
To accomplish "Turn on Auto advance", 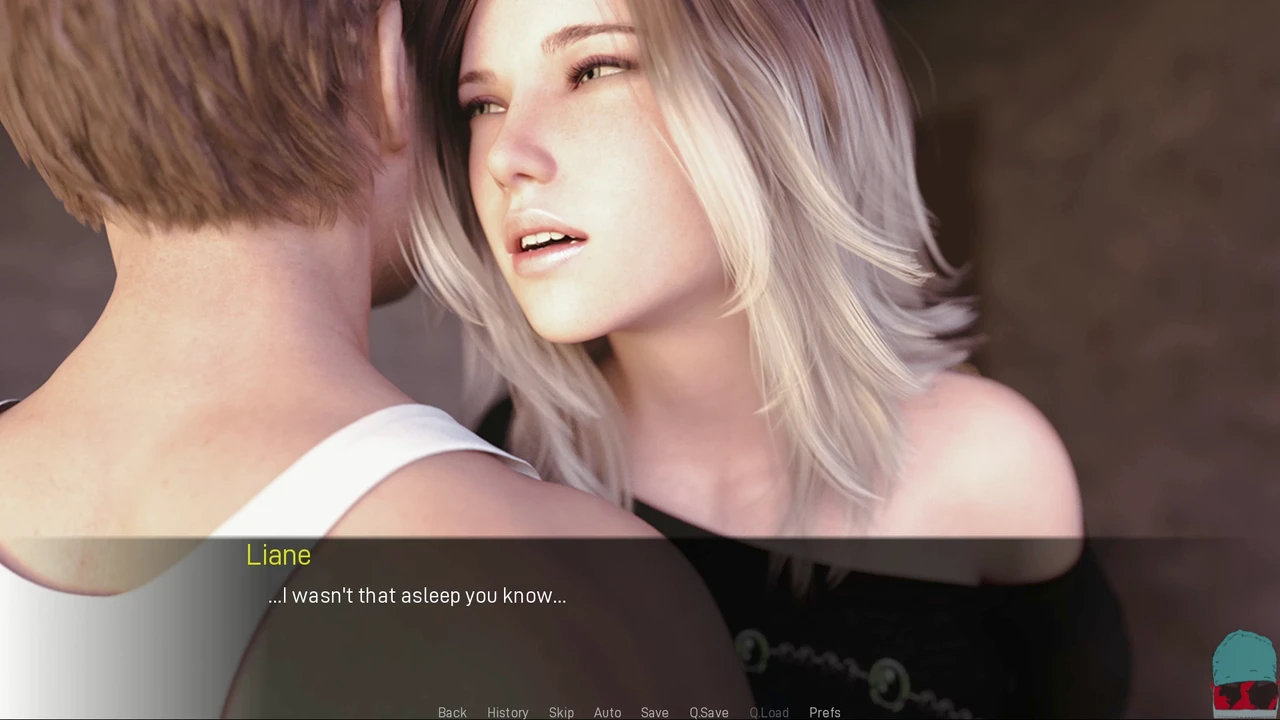I will pos(607,712).
